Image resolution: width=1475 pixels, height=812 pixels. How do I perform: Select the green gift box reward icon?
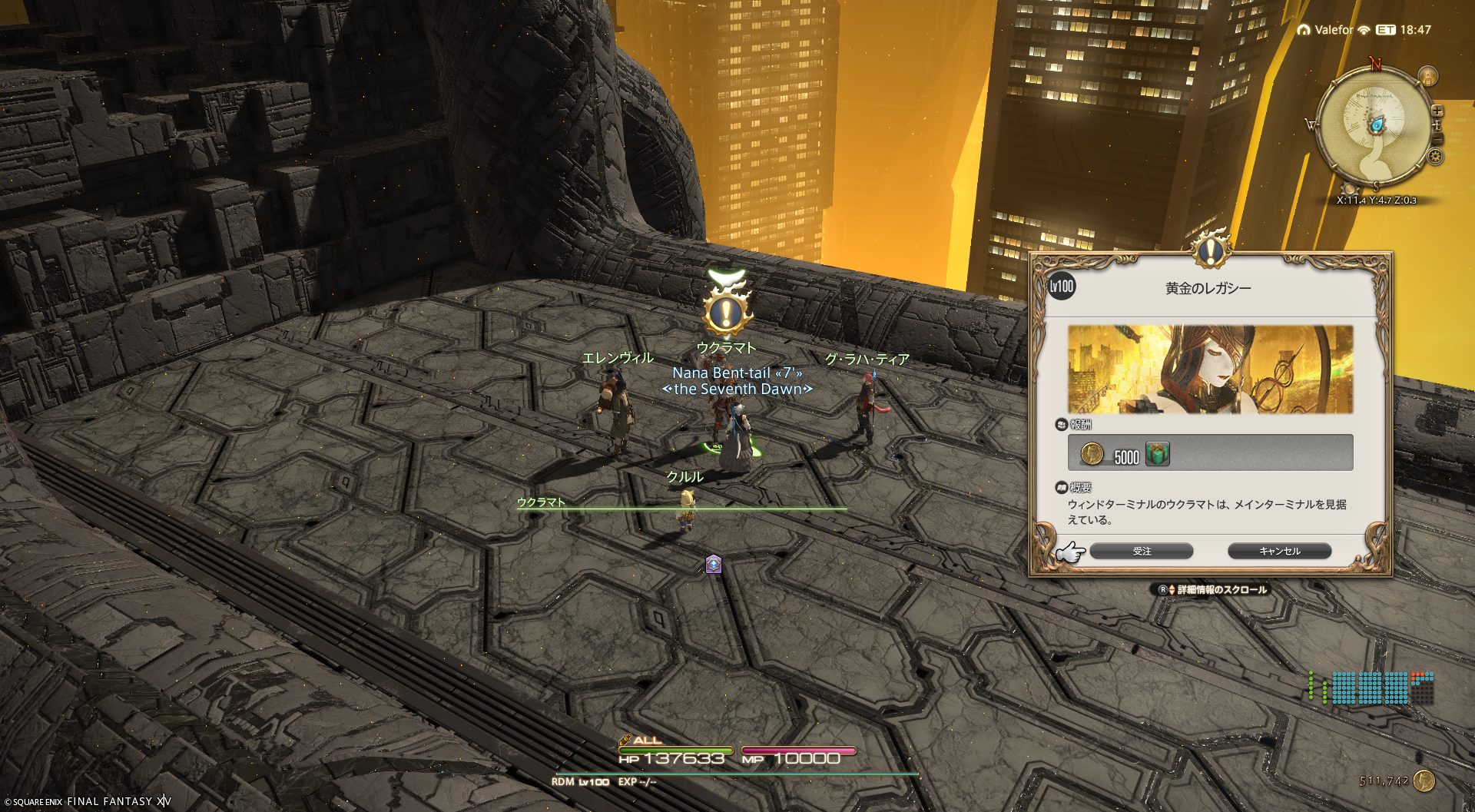[1157, 454]
